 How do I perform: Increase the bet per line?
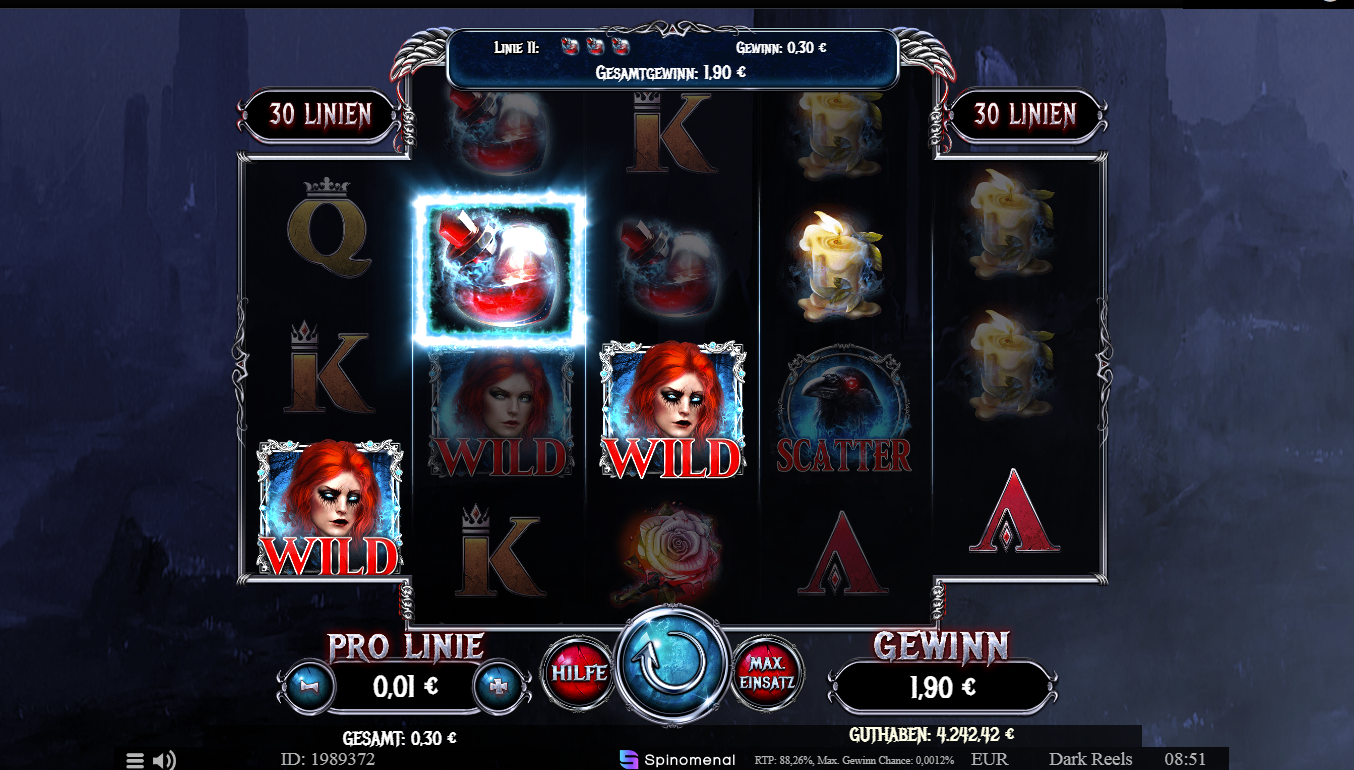[x=498, y=688]
